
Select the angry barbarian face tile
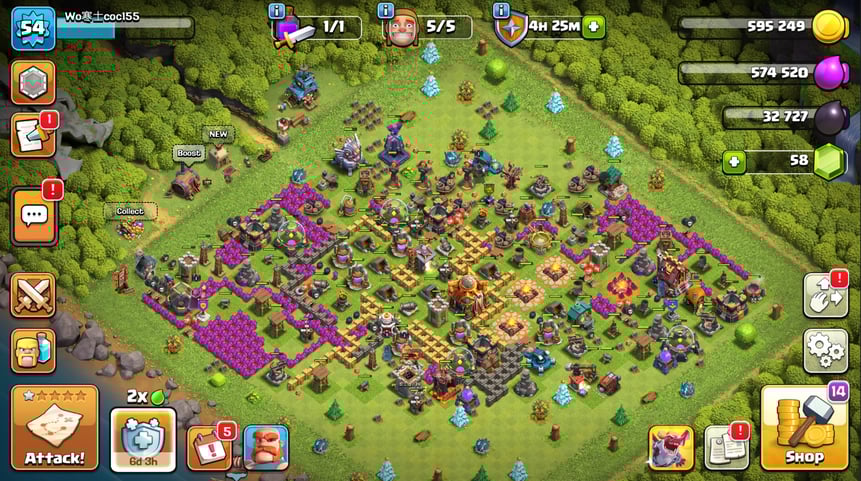click(266, 447)
